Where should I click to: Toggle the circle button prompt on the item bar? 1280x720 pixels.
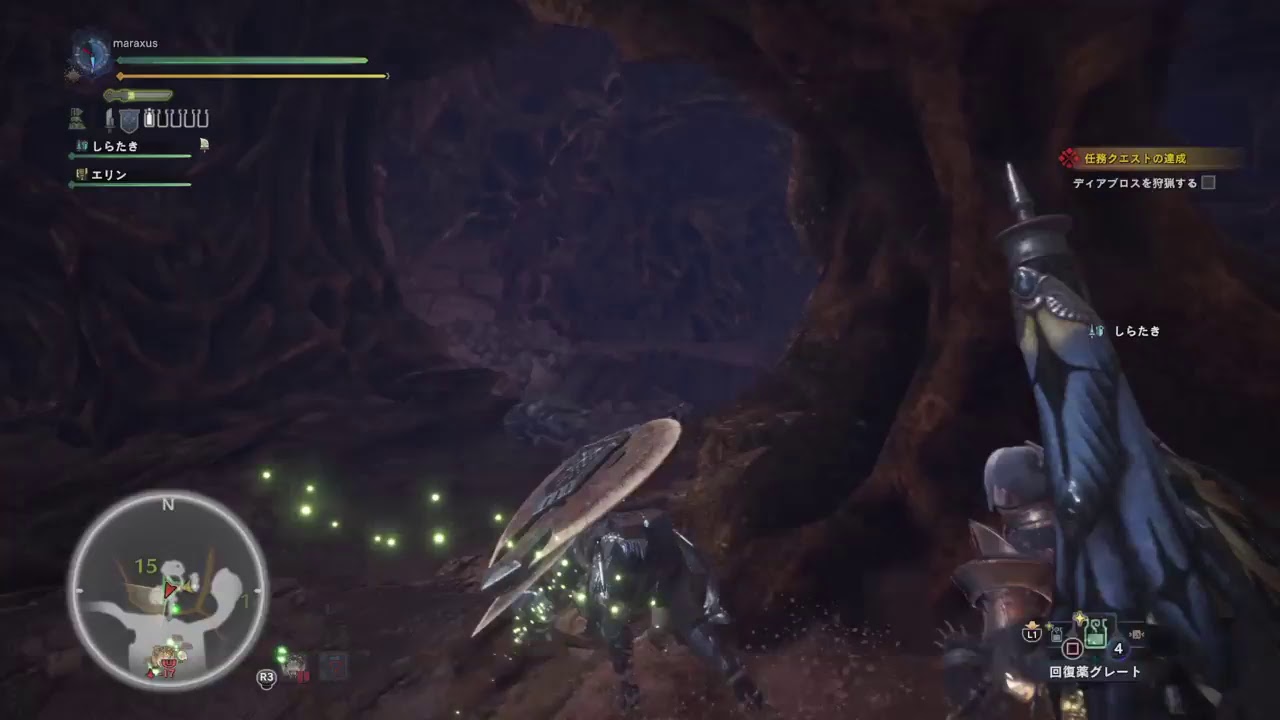(x=1072, y=648)
